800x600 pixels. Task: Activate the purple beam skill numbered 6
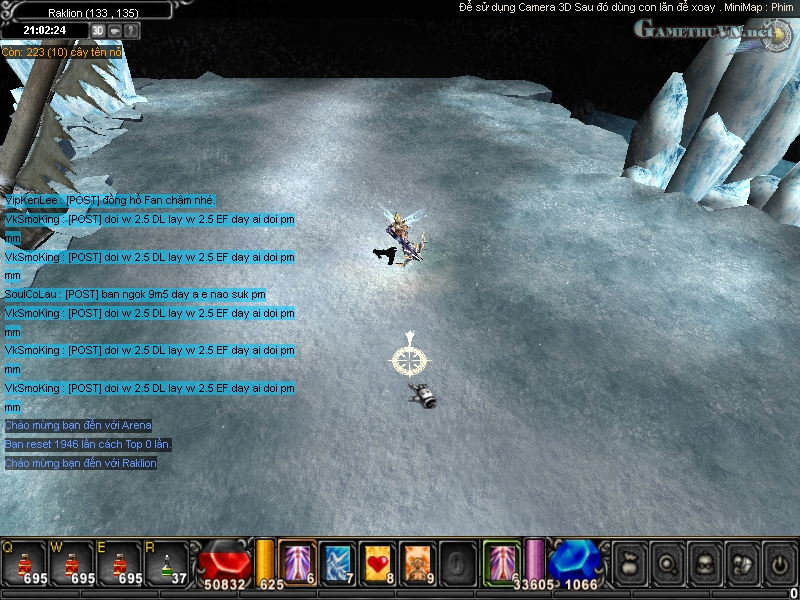298,560
